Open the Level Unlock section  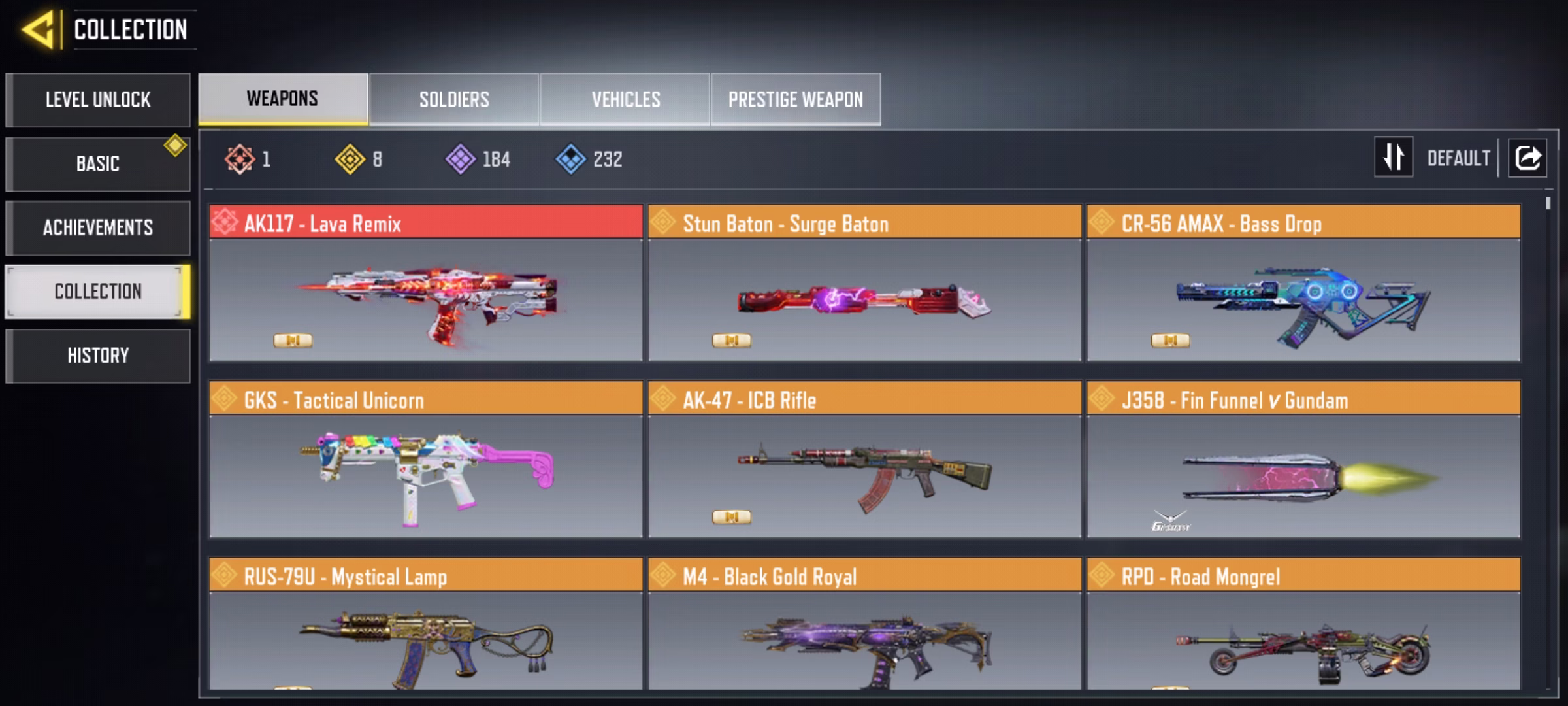coord(98,100)
